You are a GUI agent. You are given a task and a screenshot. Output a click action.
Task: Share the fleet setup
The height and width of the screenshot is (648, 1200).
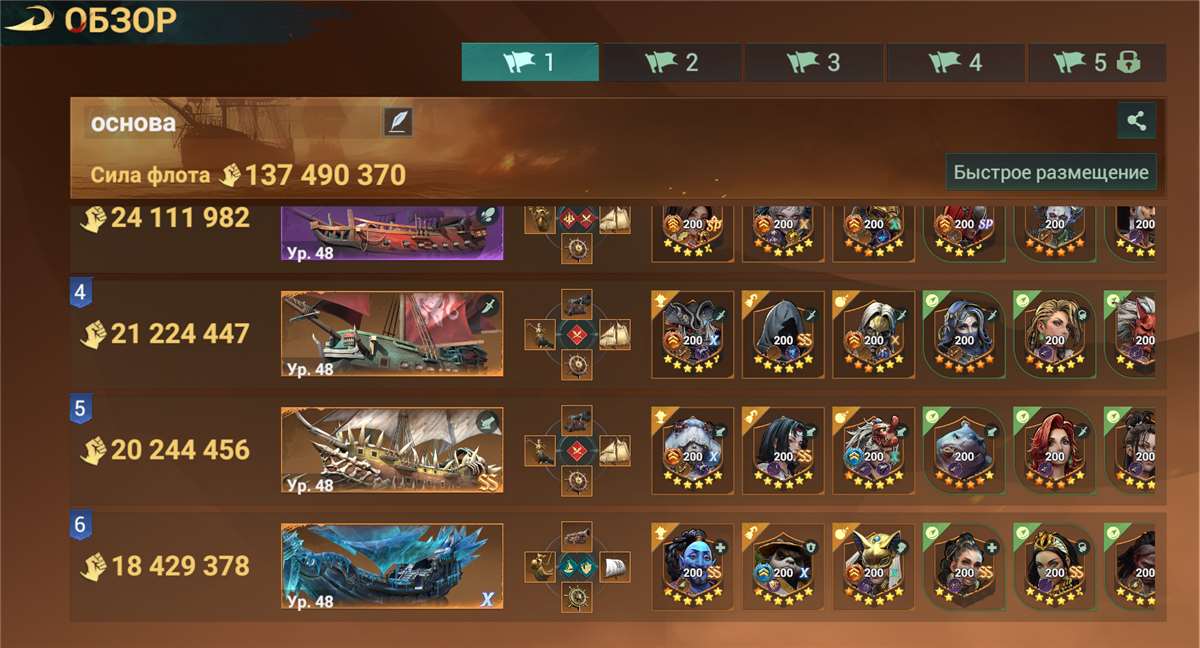[1136, 121]
